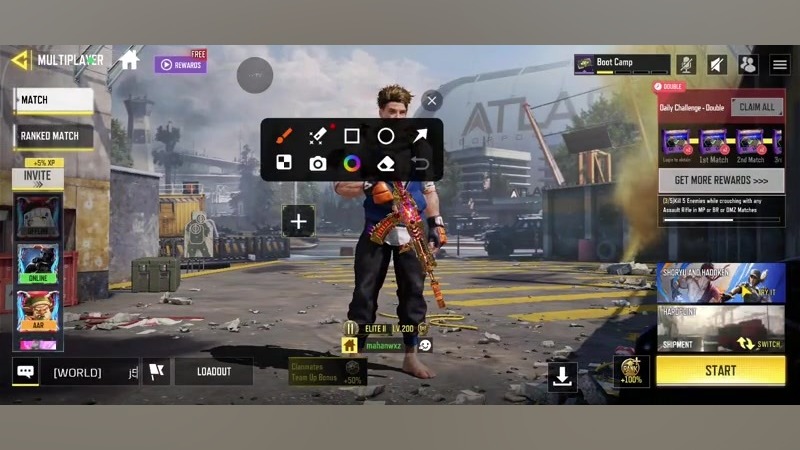Open the download resources icon
Screen dimensions: 800x450
tap(562, 375)
